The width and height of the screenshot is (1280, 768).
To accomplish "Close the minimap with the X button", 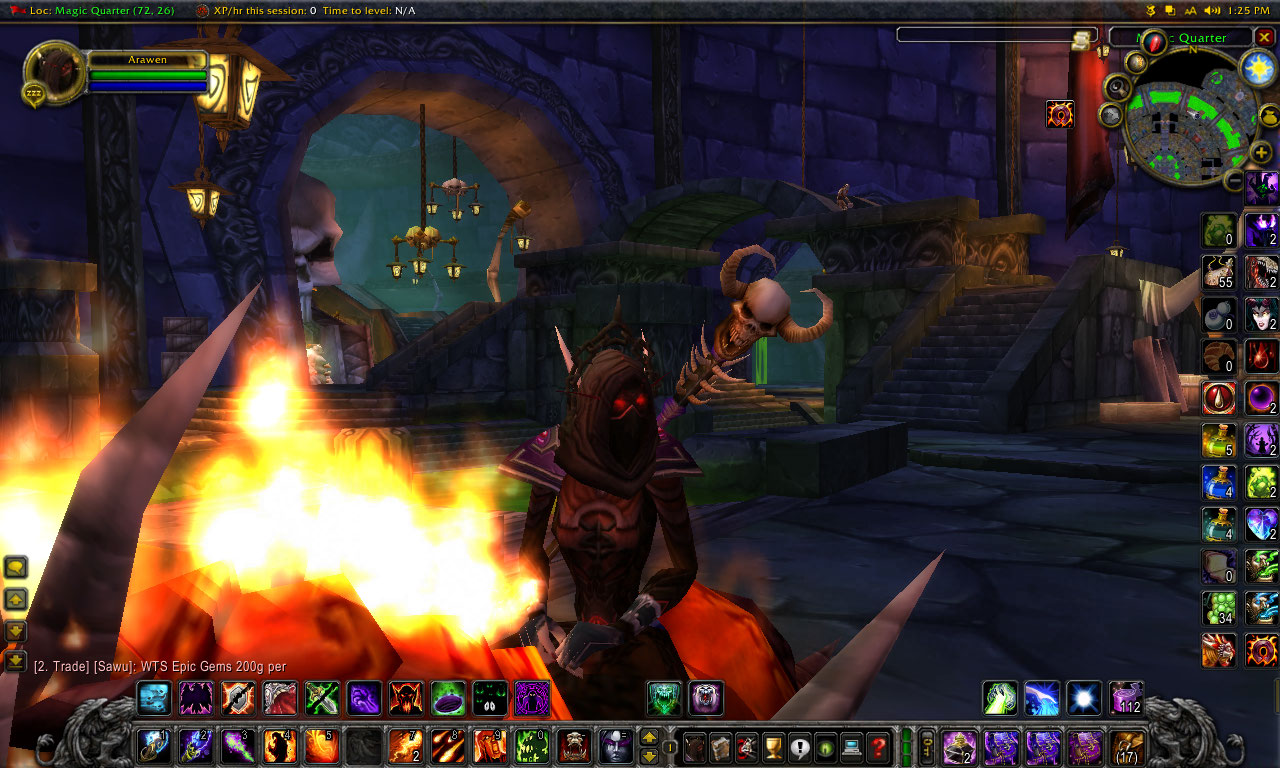I will click(x=1264, y=38).
